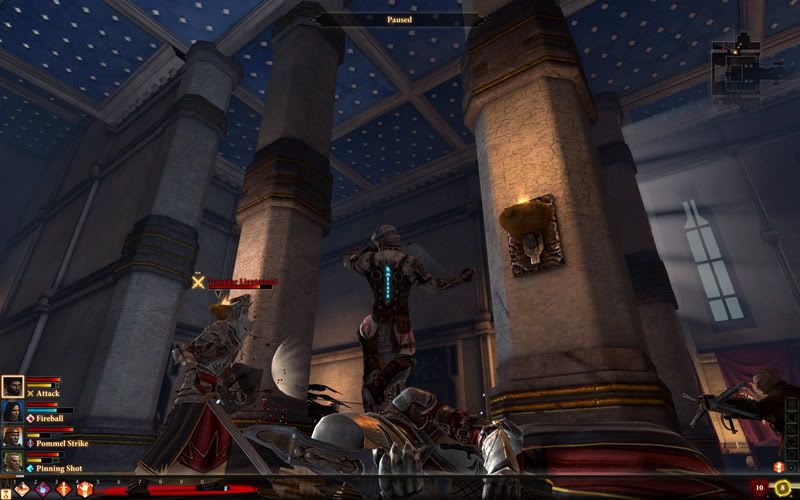Use the yellow stamina potion
The width and height of the screenshot is (800, 500).
tap(781, 488)
